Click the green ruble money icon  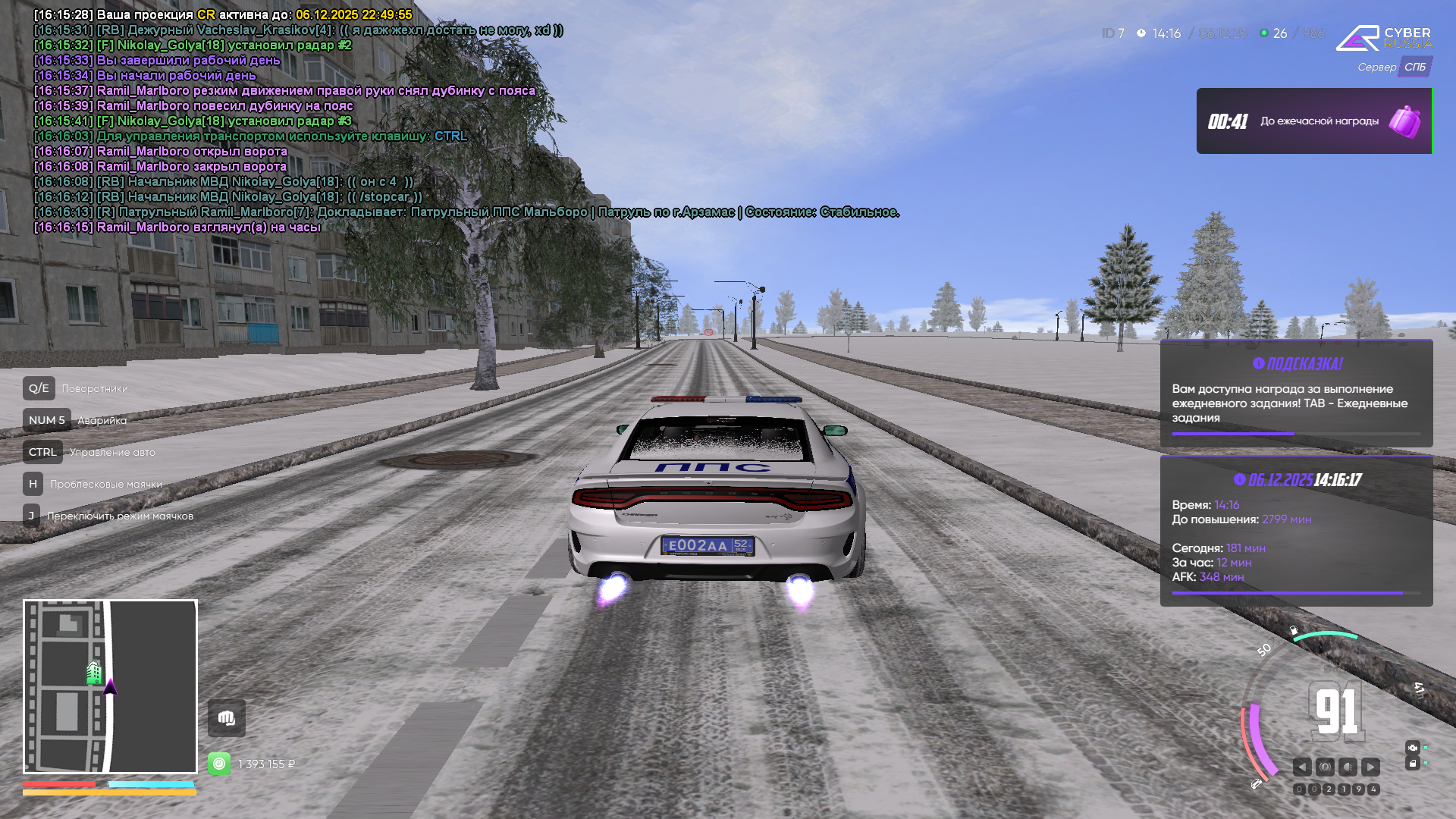(219, 764)
